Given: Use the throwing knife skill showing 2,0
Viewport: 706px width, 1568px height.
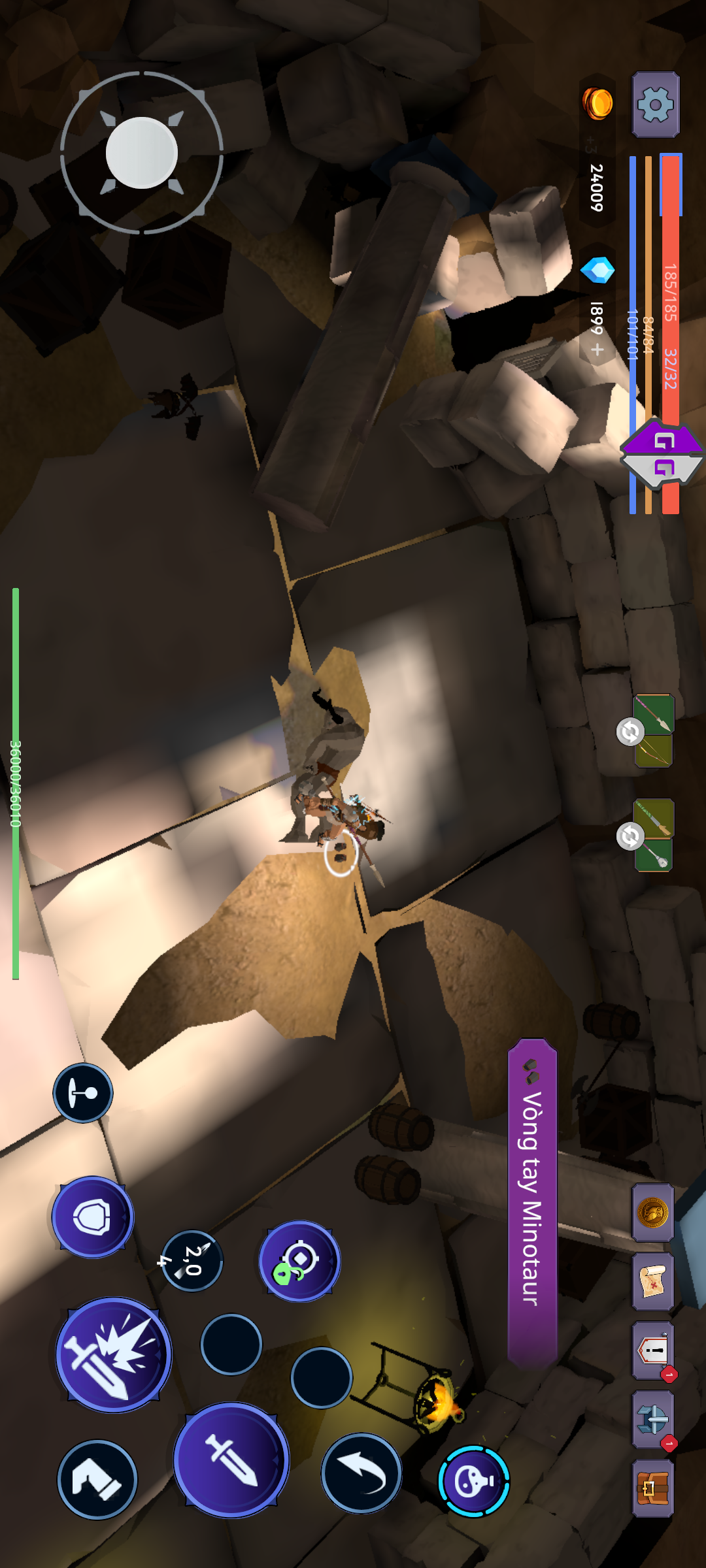Looking at the screenshot, I should [192, 1261].
